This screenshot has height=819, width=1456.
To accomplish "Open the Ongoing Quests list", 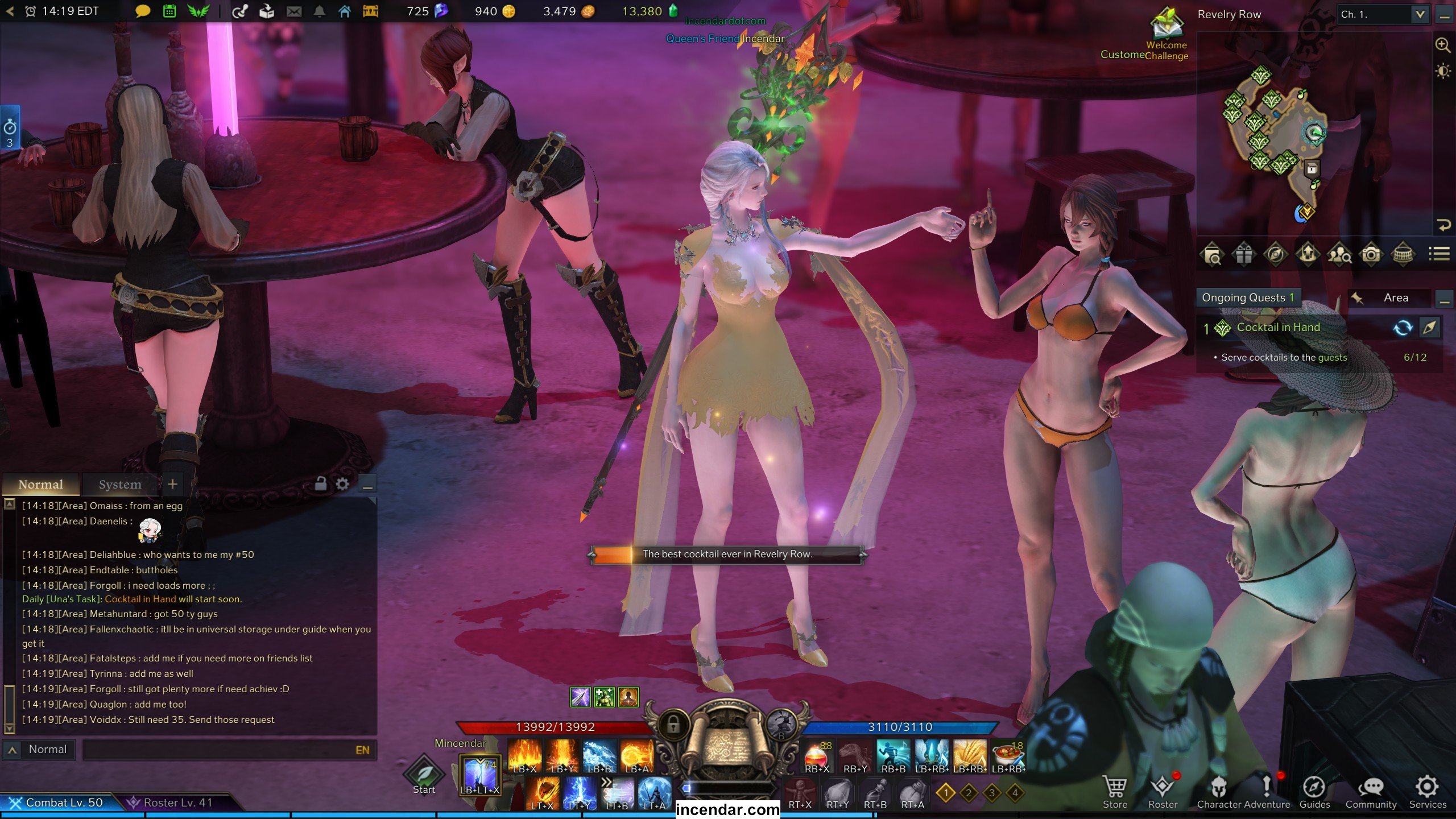I will [1248, 298].
